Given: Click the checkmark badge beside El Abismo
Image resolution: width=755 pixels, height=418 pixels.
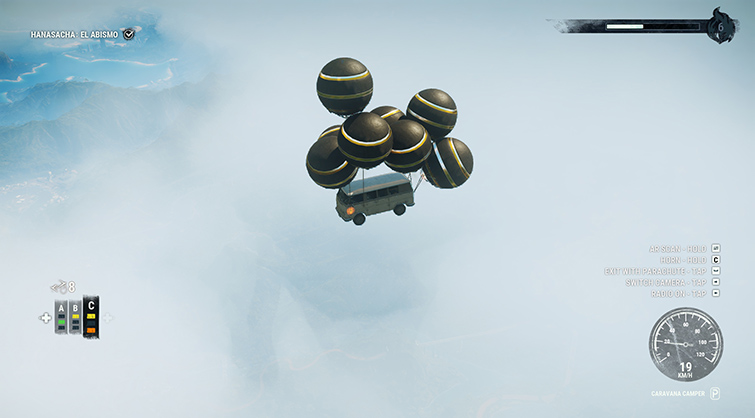Looking at the screenshot, I should click(x=129, y=34).
